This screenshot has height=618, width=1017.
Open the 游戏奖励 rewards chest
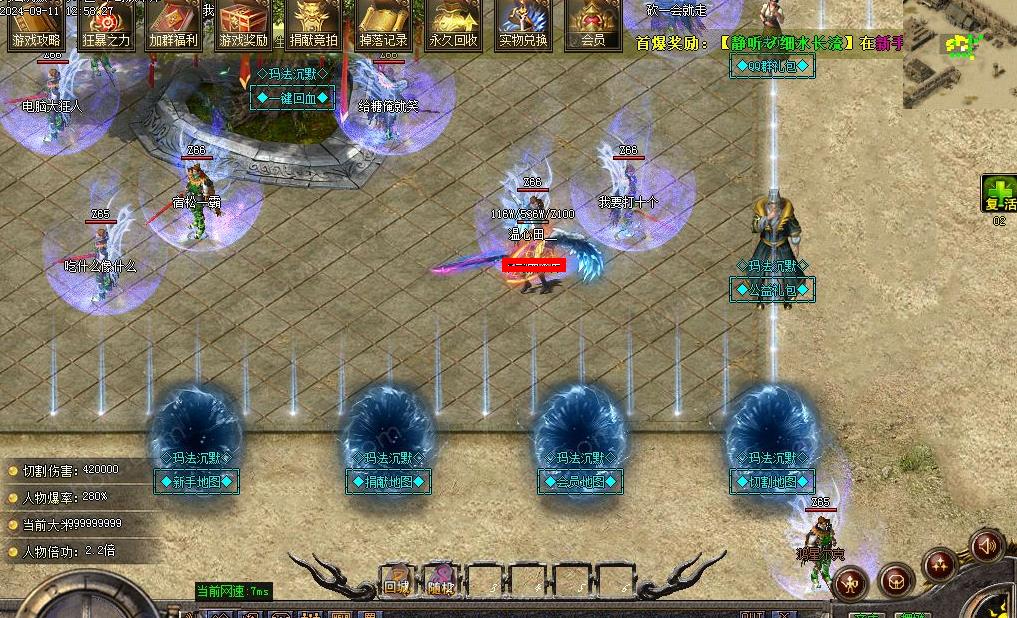(x=244, y=25)
